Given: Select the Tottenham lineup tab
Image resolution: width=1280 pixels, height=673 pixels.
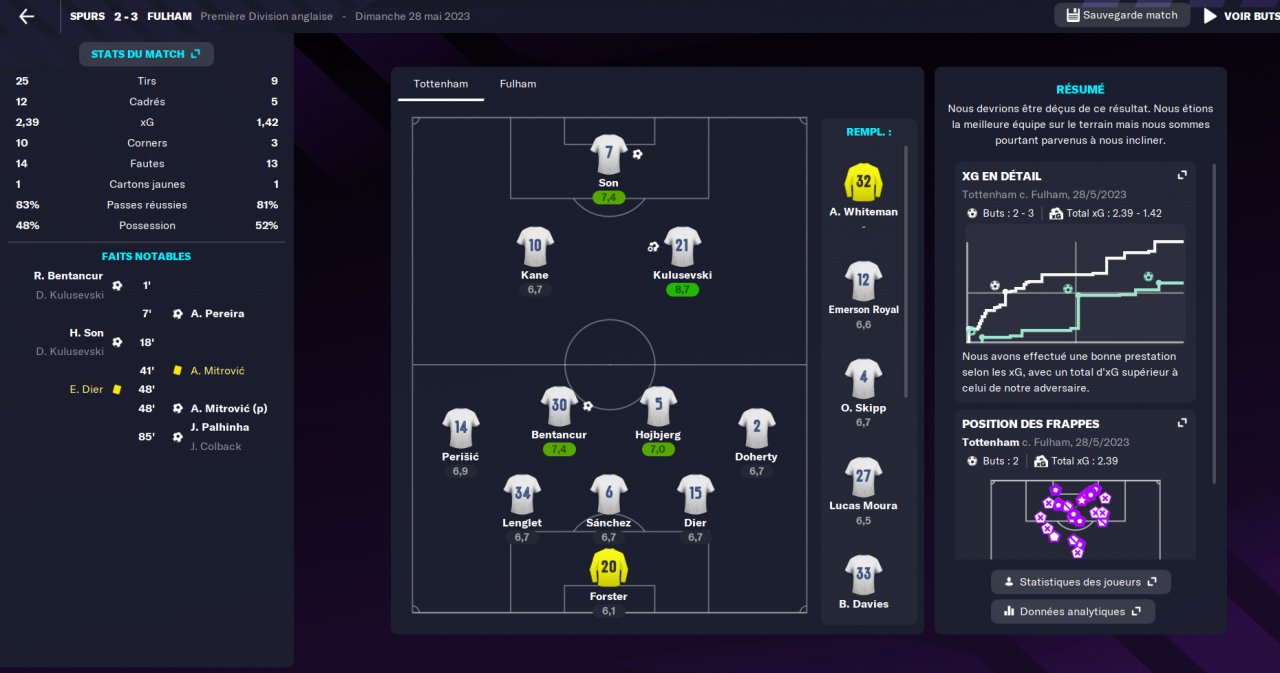Looking at the screenshot, I should pos(441,84).
